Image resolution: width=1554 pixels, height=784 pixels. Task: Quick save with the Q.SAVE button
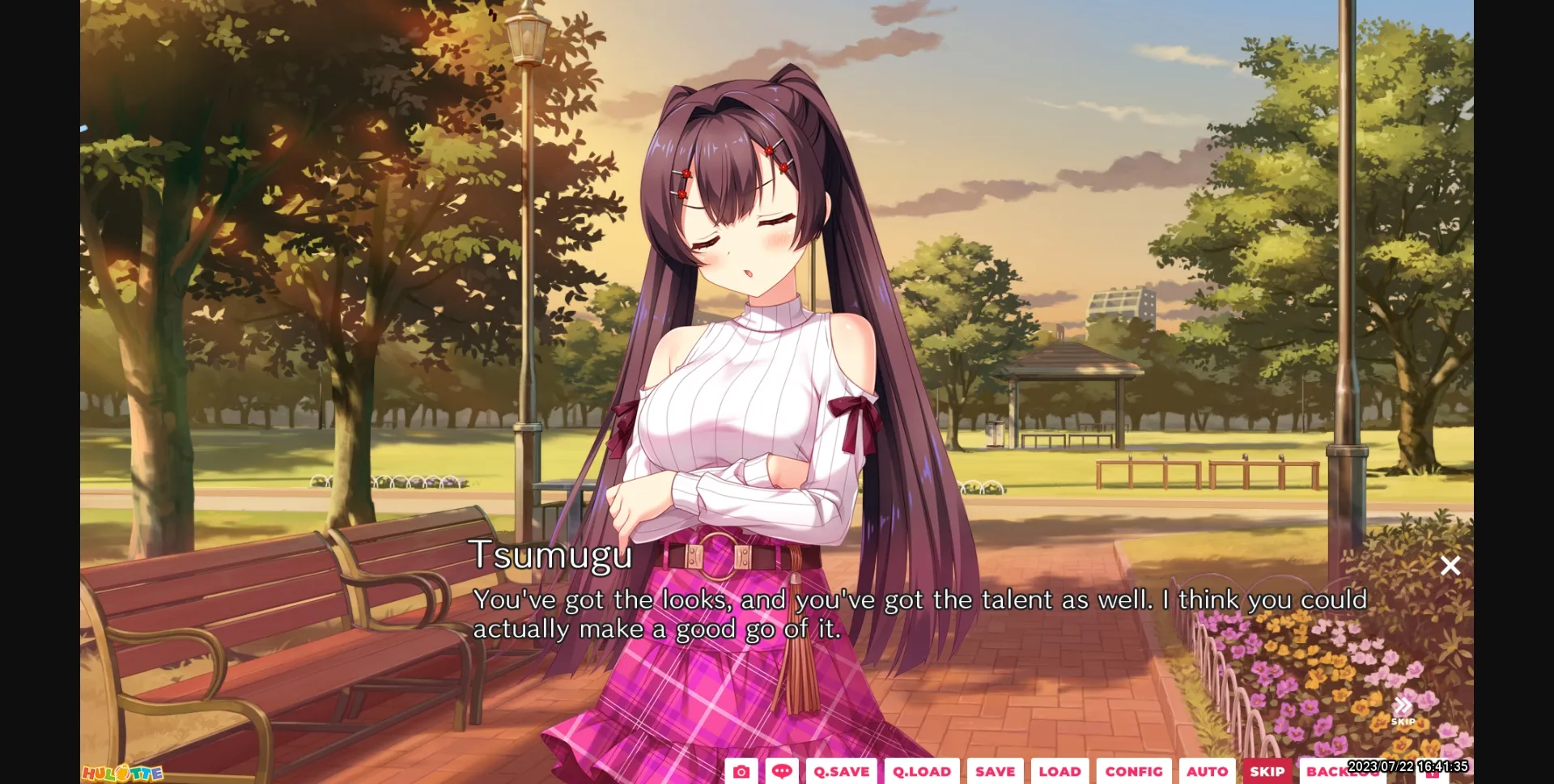click(x=842, y=771)
